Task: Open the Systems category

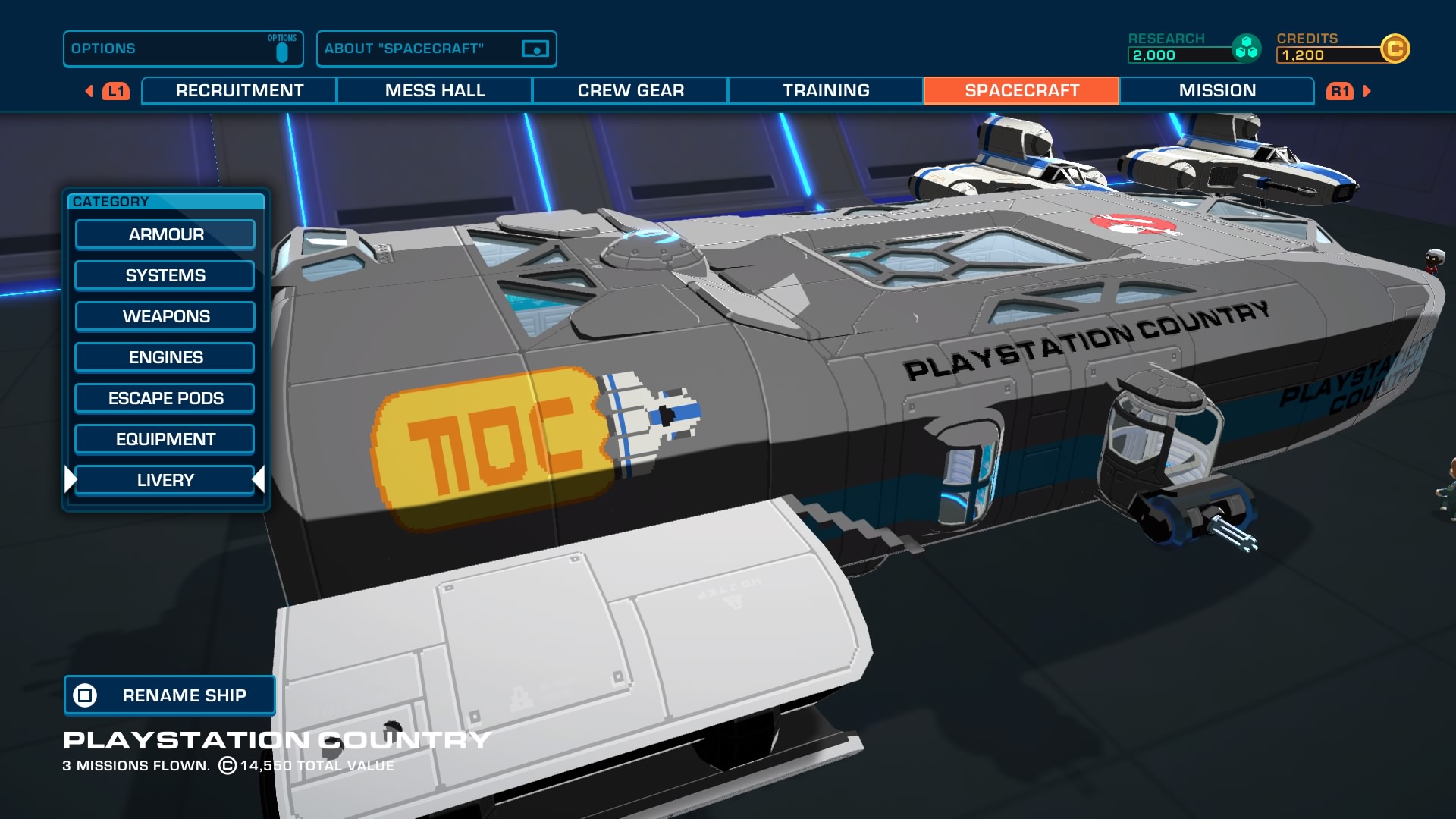Action: click(x=165, y=276)
